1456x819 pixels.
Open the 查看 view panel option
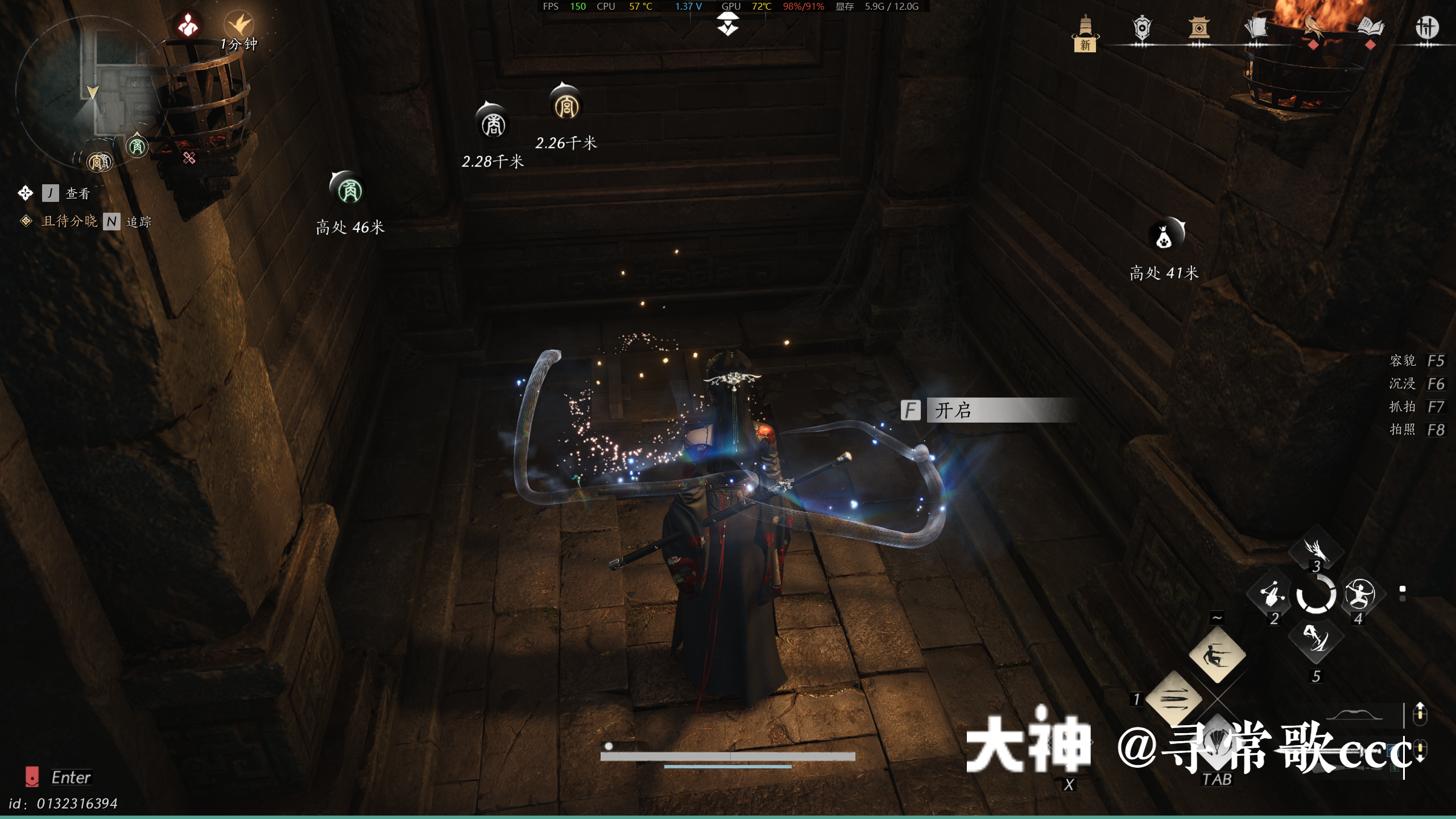[x=78, y=193]
